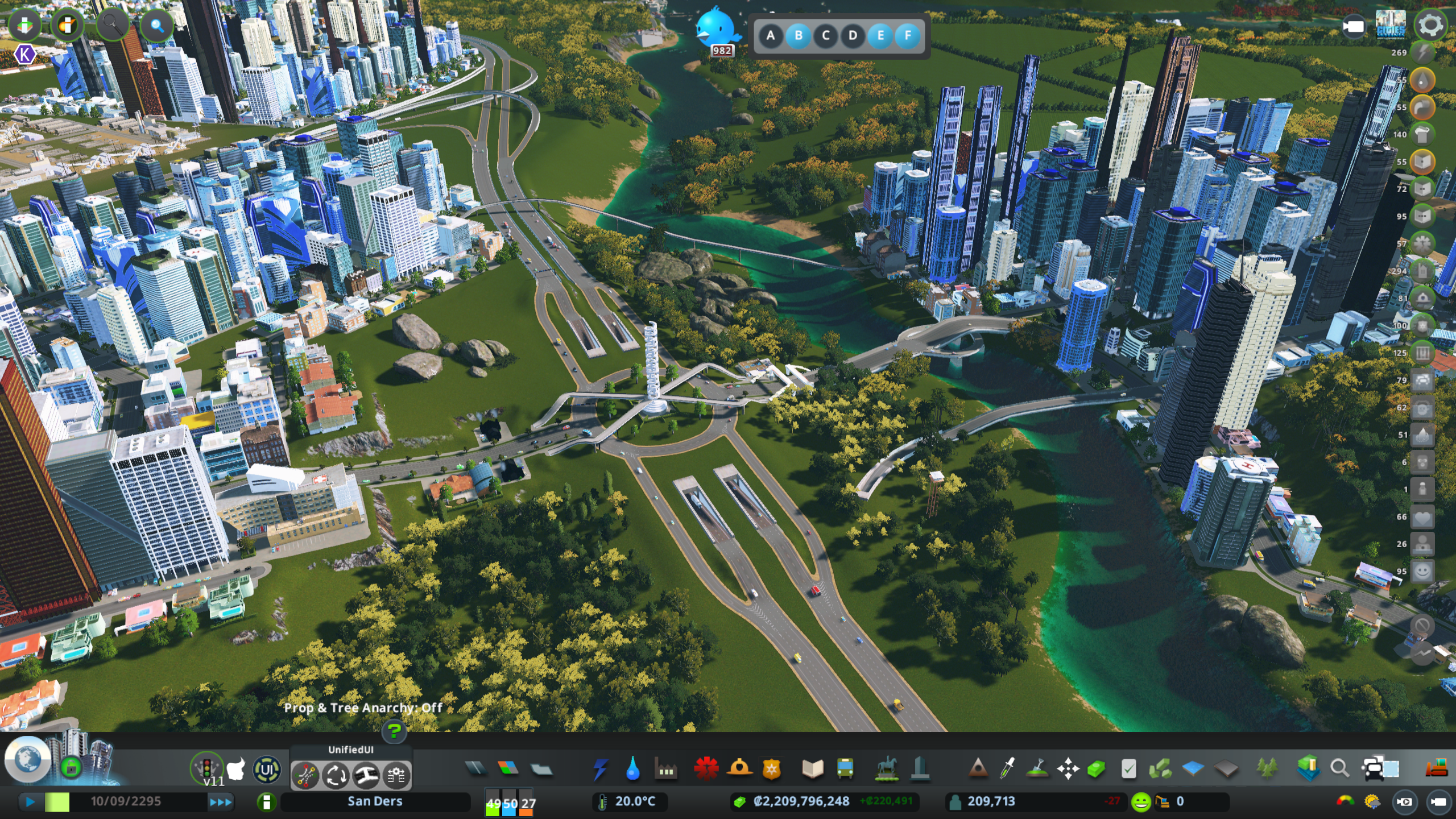The width and height of the screenshot is (1456, 819).
Task: Select the roundabout arrows tool in UnifiedUI
Action: 336,775
